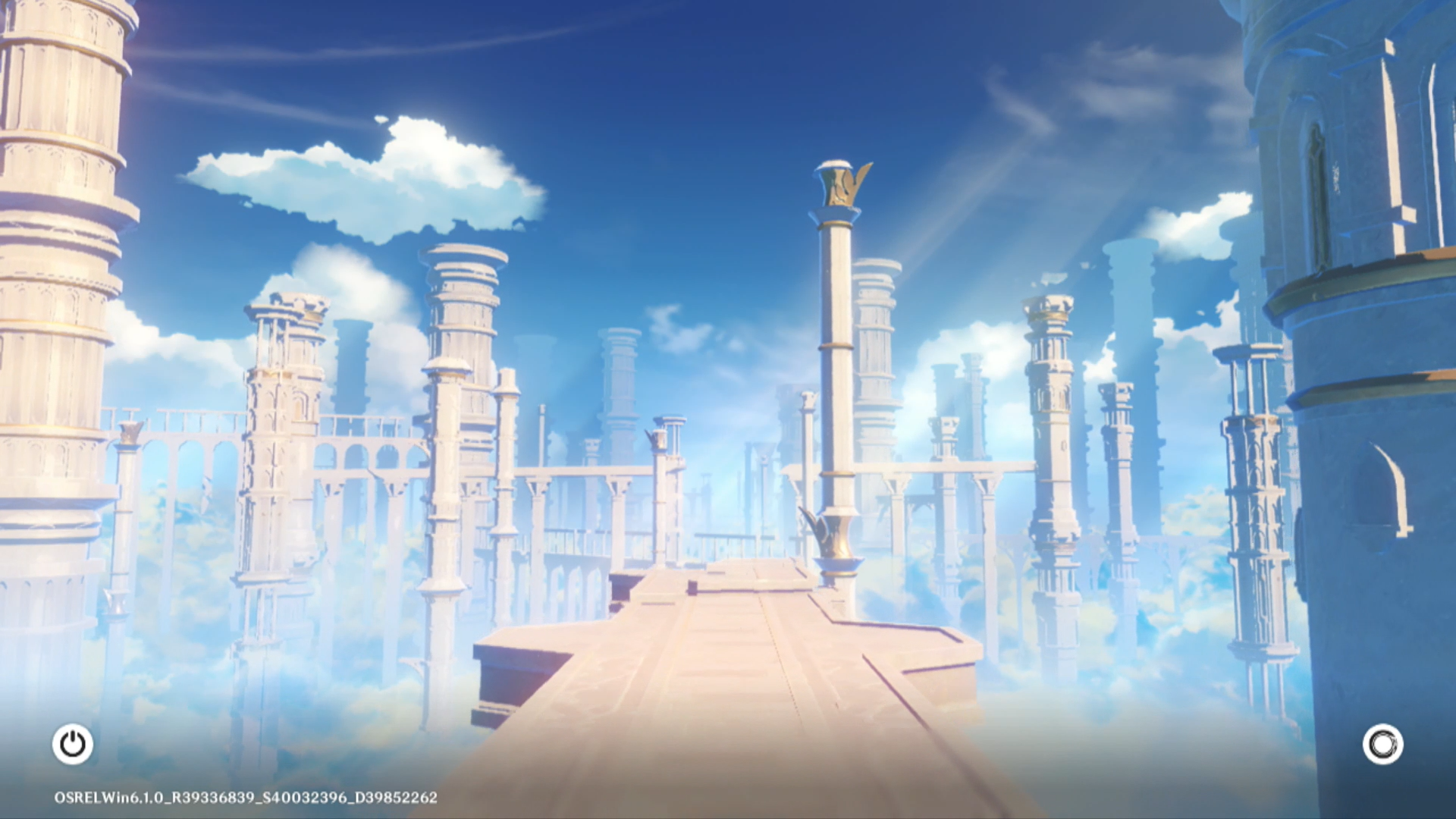Click the power button icon to exit

click(x=73, y=744)
